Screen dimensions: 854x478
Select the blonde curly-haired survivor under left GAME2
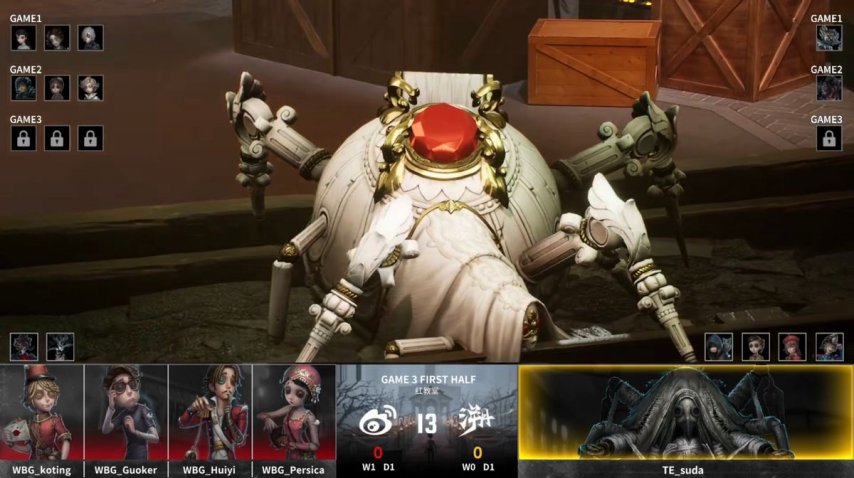click(90, 88)
